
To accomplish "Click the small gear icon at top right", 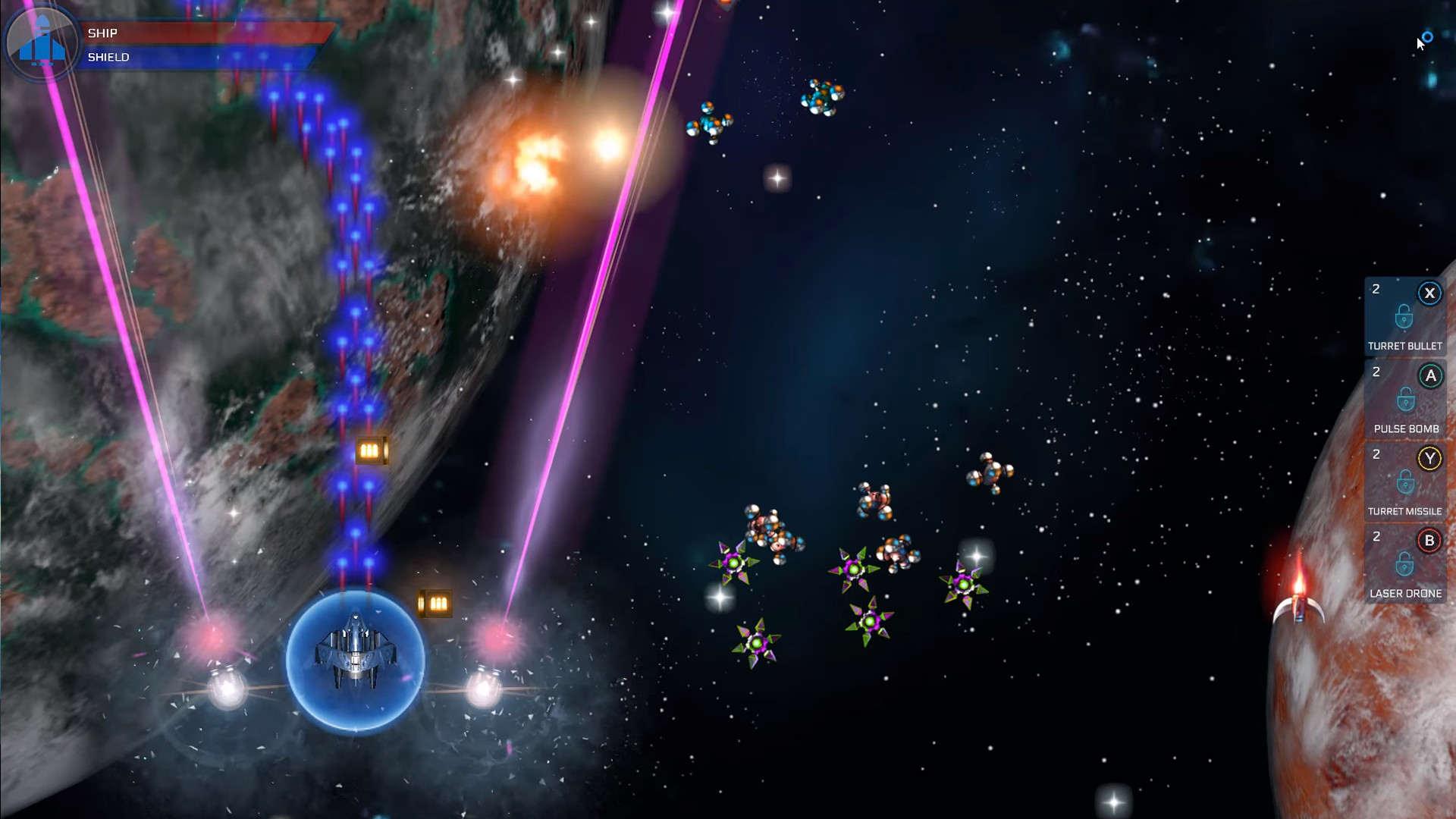I will click(1427, 36).
